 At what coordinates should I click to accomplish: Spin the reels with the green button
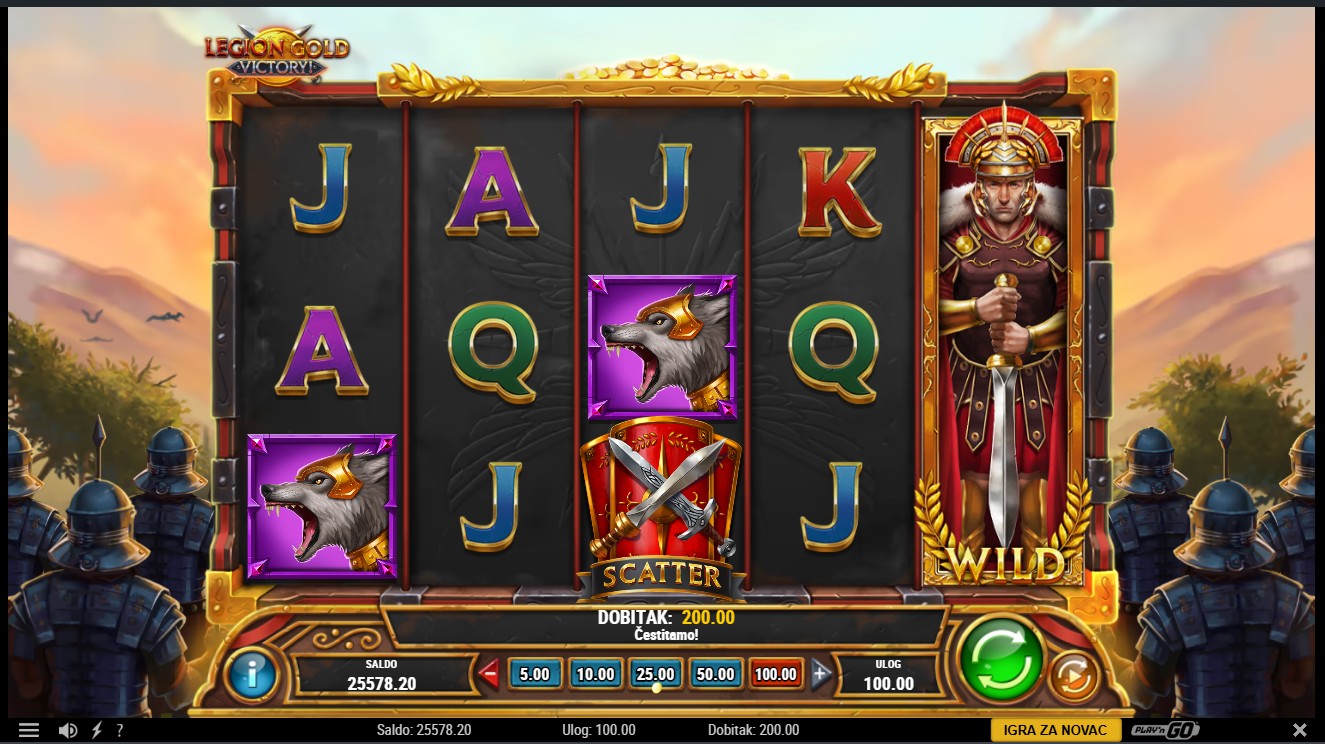1000,659
